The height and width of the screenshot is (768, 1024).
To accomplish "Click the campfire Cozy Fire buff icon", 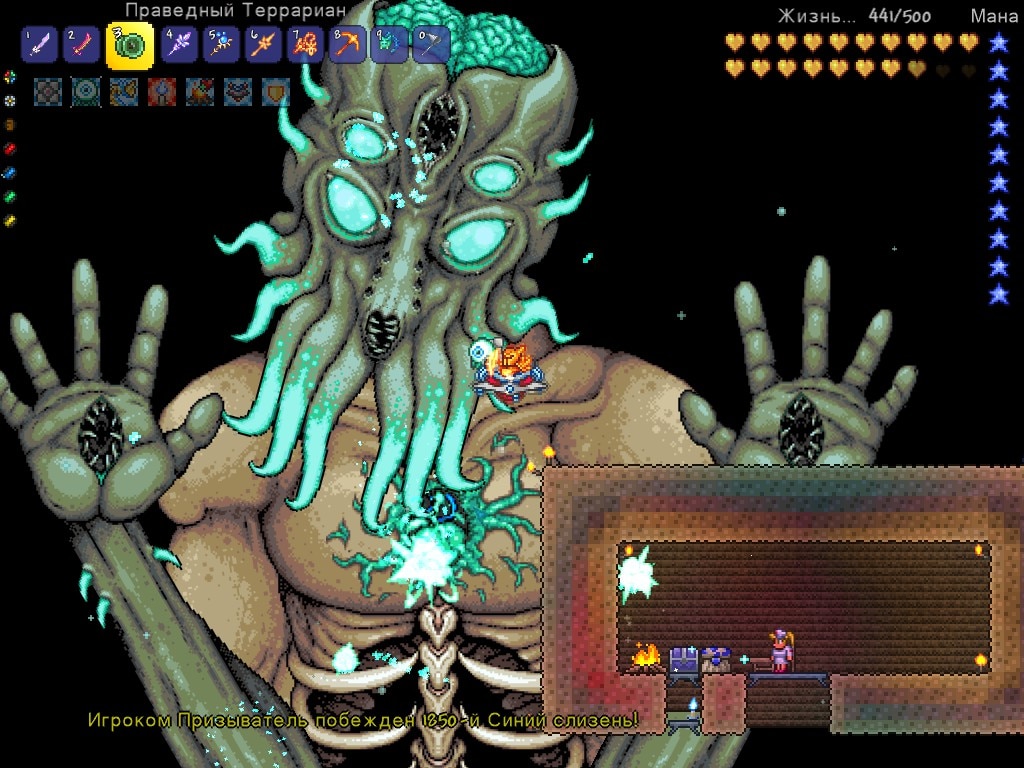I will 200,92.
